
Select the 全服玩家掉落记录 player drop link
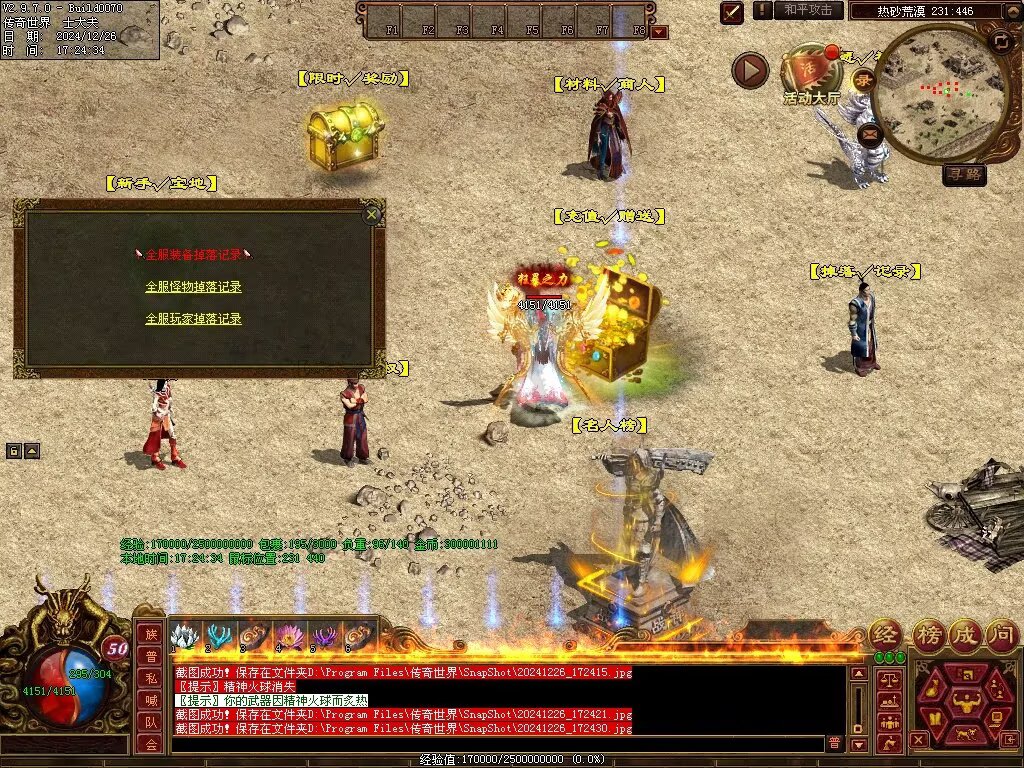tap(193, 319)
